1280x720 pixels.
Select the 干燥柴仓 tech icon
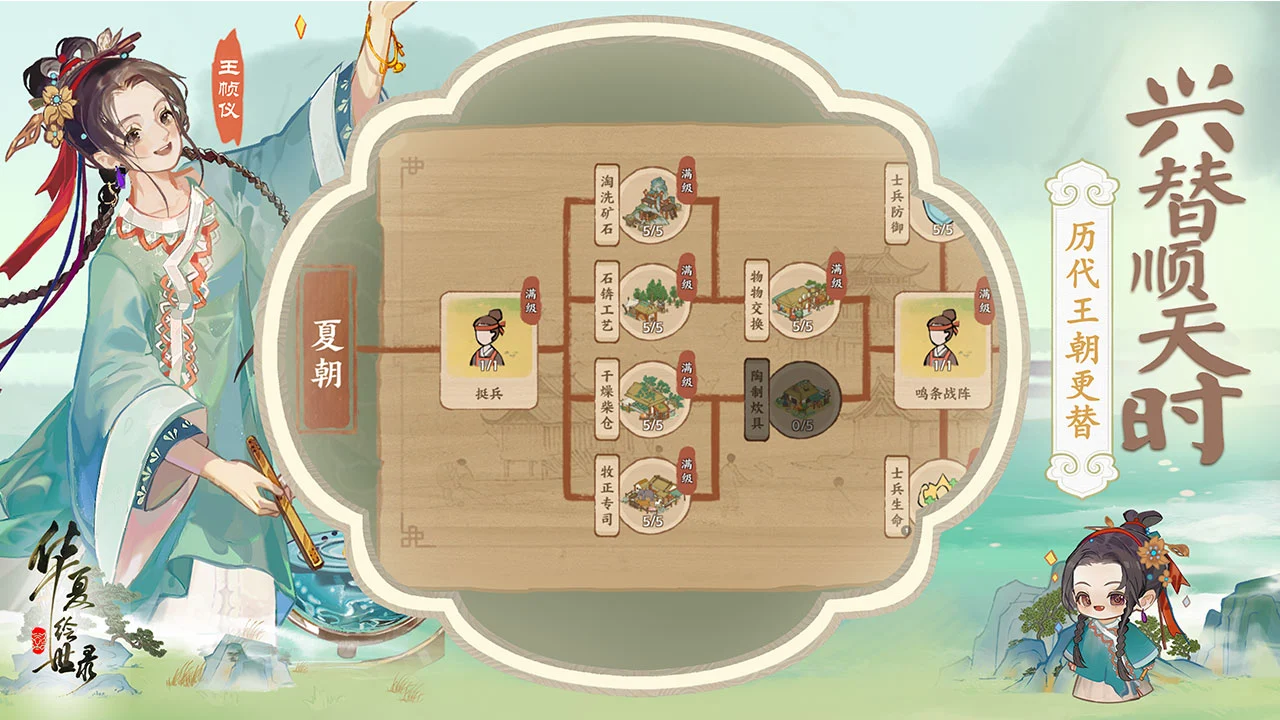click(x=652, y=398)
